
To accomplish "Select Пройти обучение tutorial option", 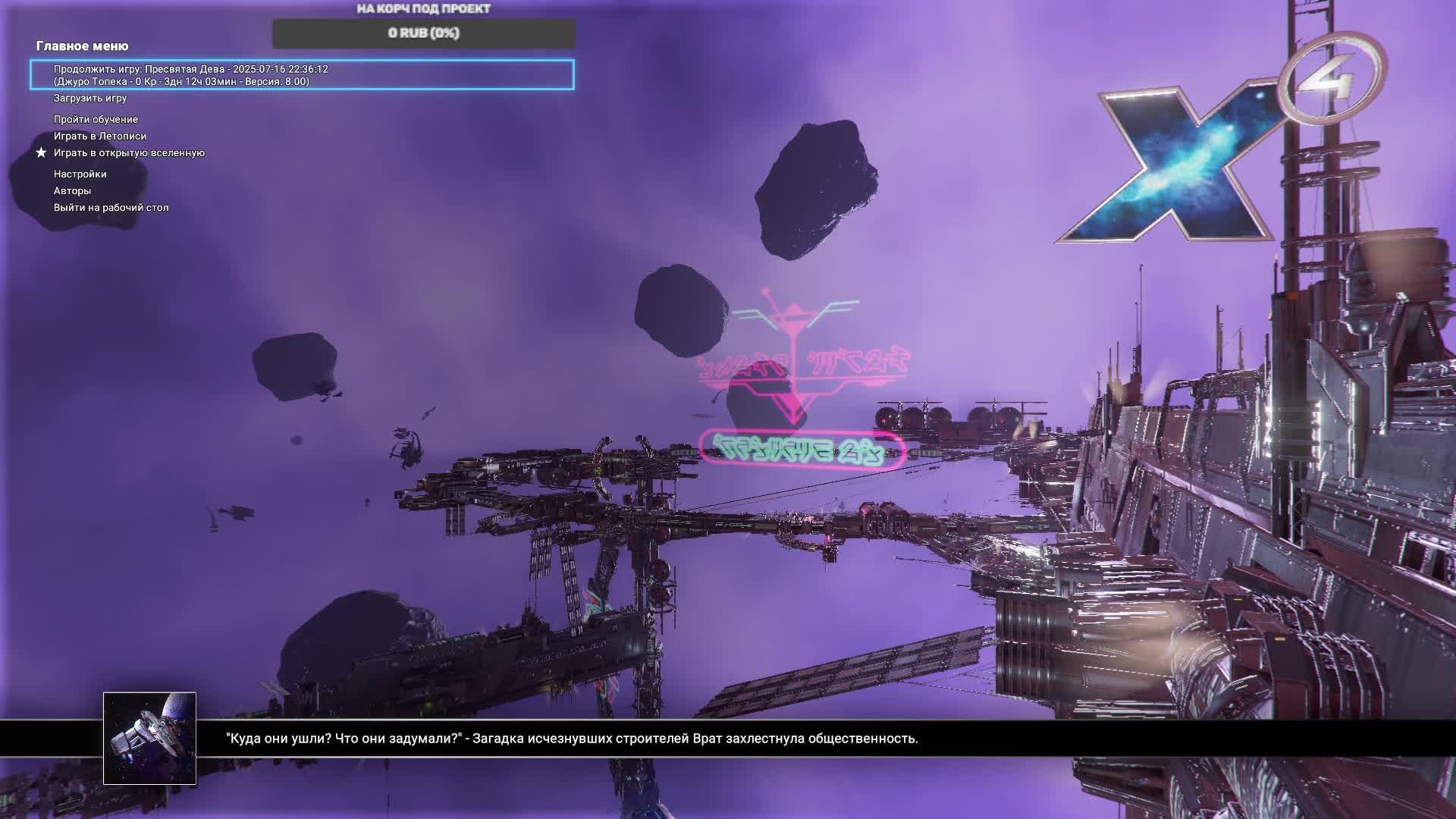I will pos(96,120).
